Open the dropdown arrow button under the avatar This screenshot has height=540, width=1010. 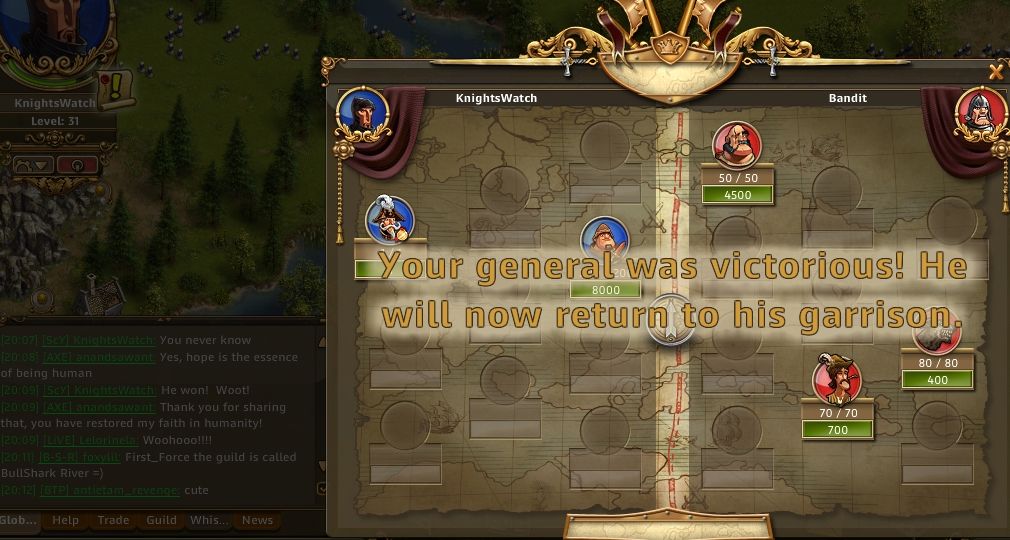click(x=32, y=165)
